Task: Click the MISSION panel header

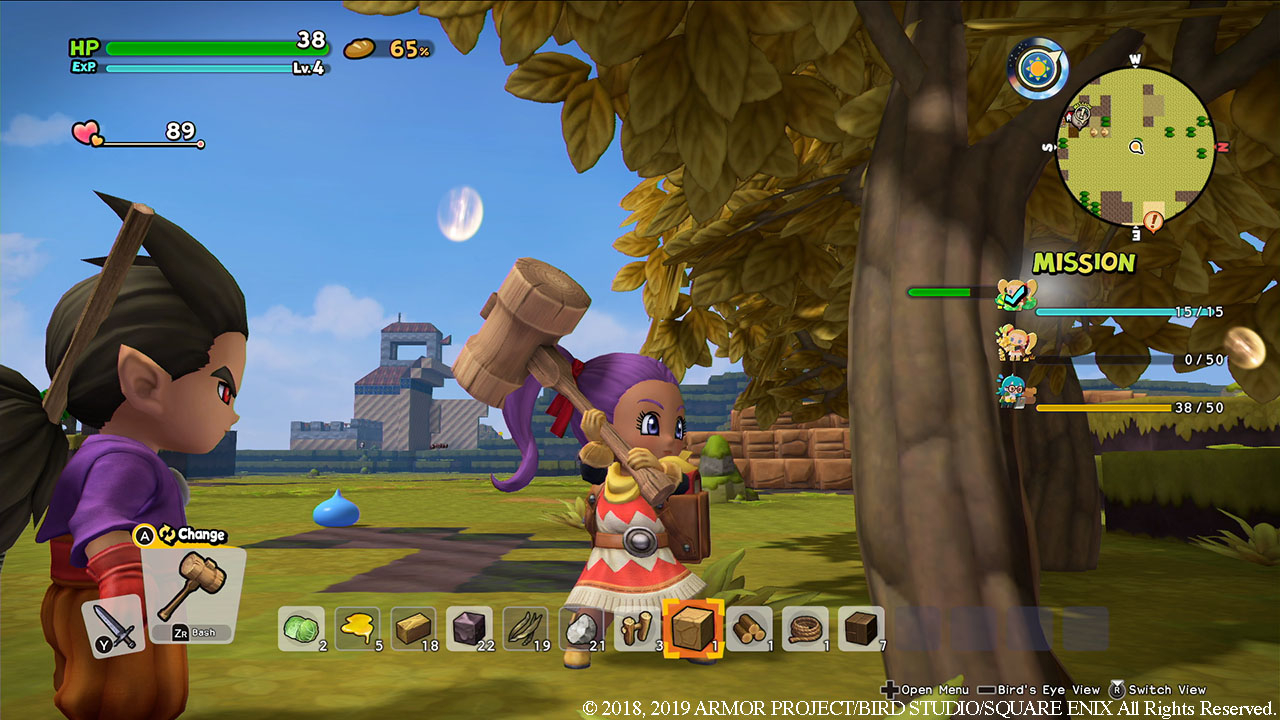Action: [x=1085, y=262]
